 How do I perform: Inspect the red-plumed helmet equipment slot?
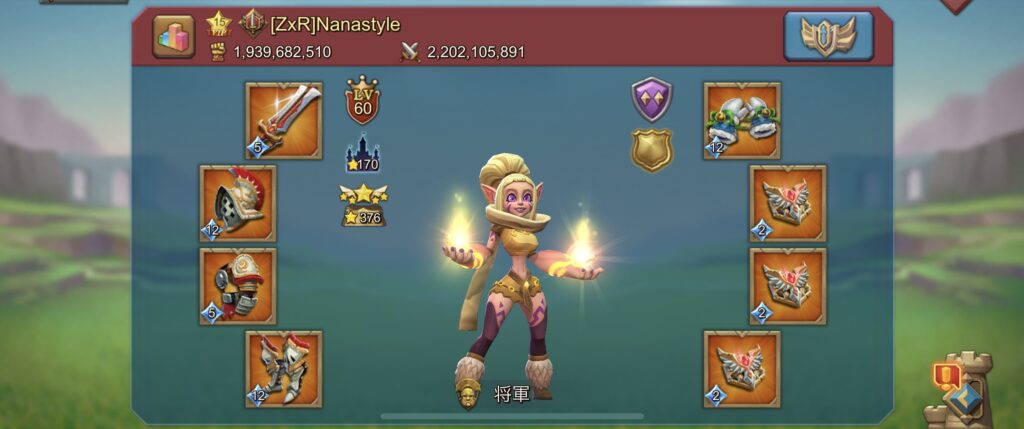point(238,204)
